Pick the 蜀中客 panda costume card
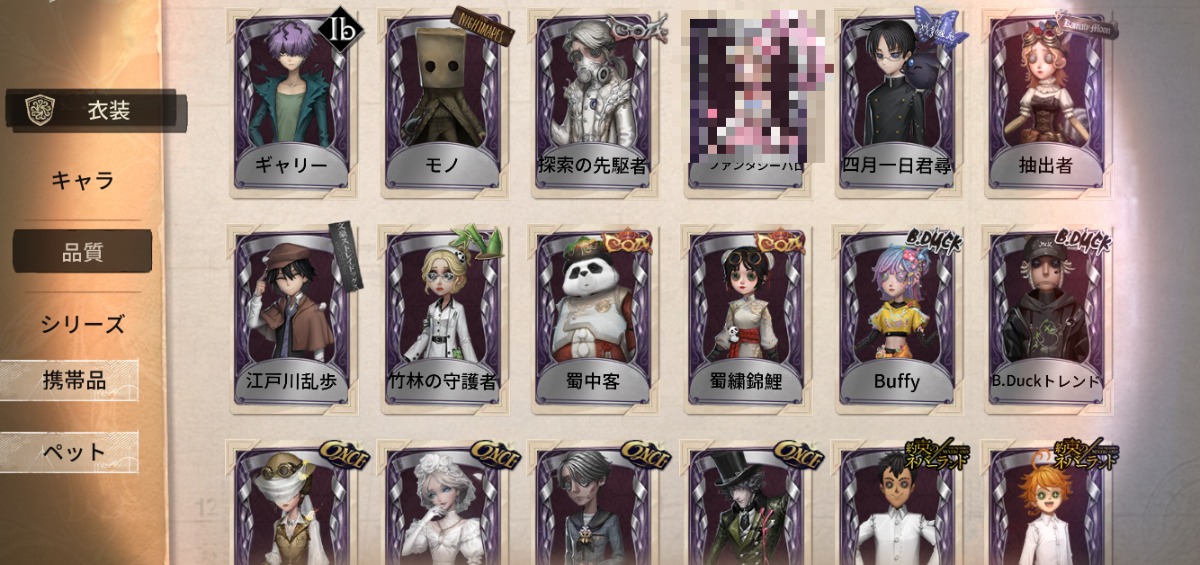This screenshot has width=1200, height=565. (592, 318)
